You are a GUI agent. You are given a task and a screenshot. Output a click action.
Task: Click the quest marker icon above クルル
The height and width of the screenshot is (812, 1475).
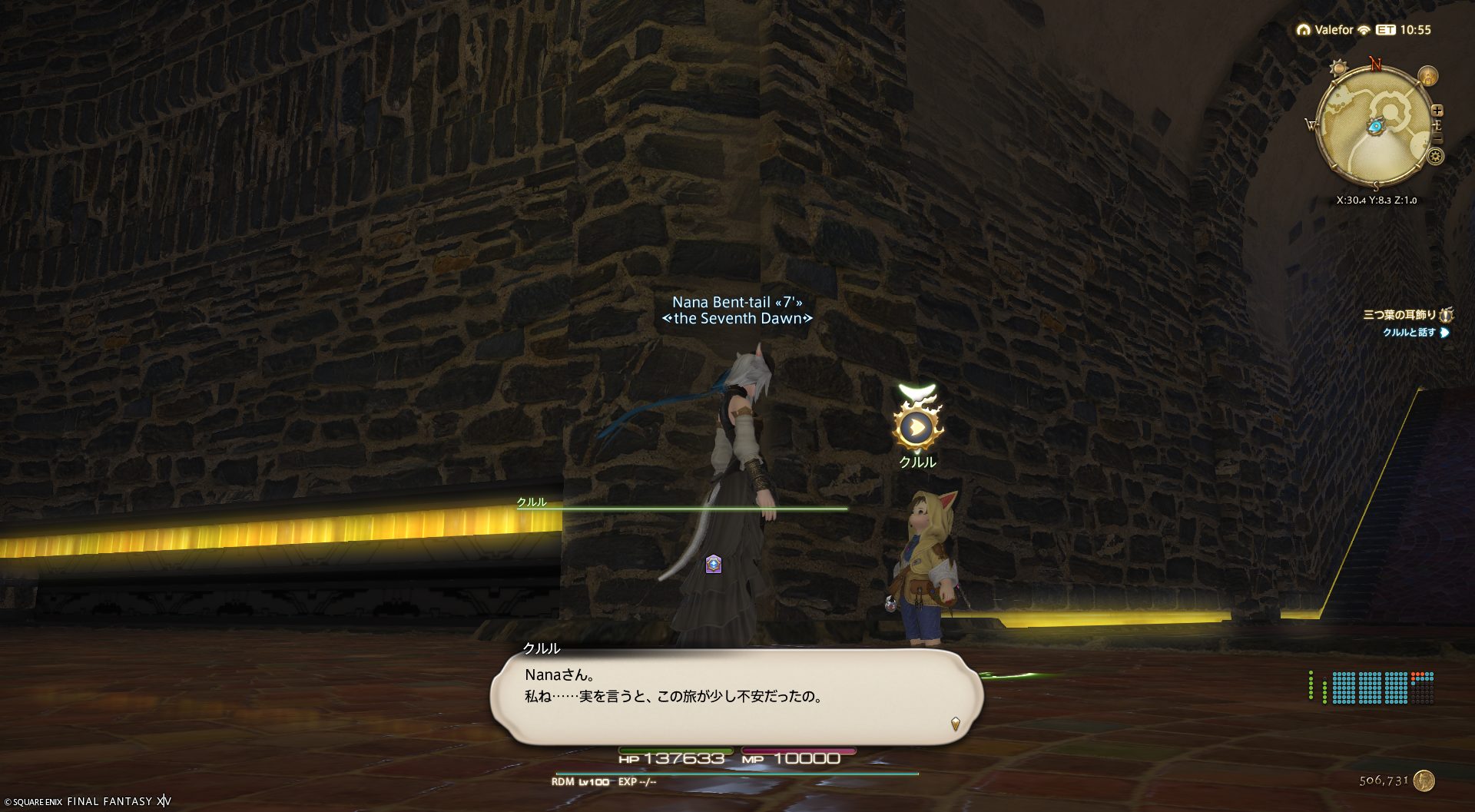point(916,427)
